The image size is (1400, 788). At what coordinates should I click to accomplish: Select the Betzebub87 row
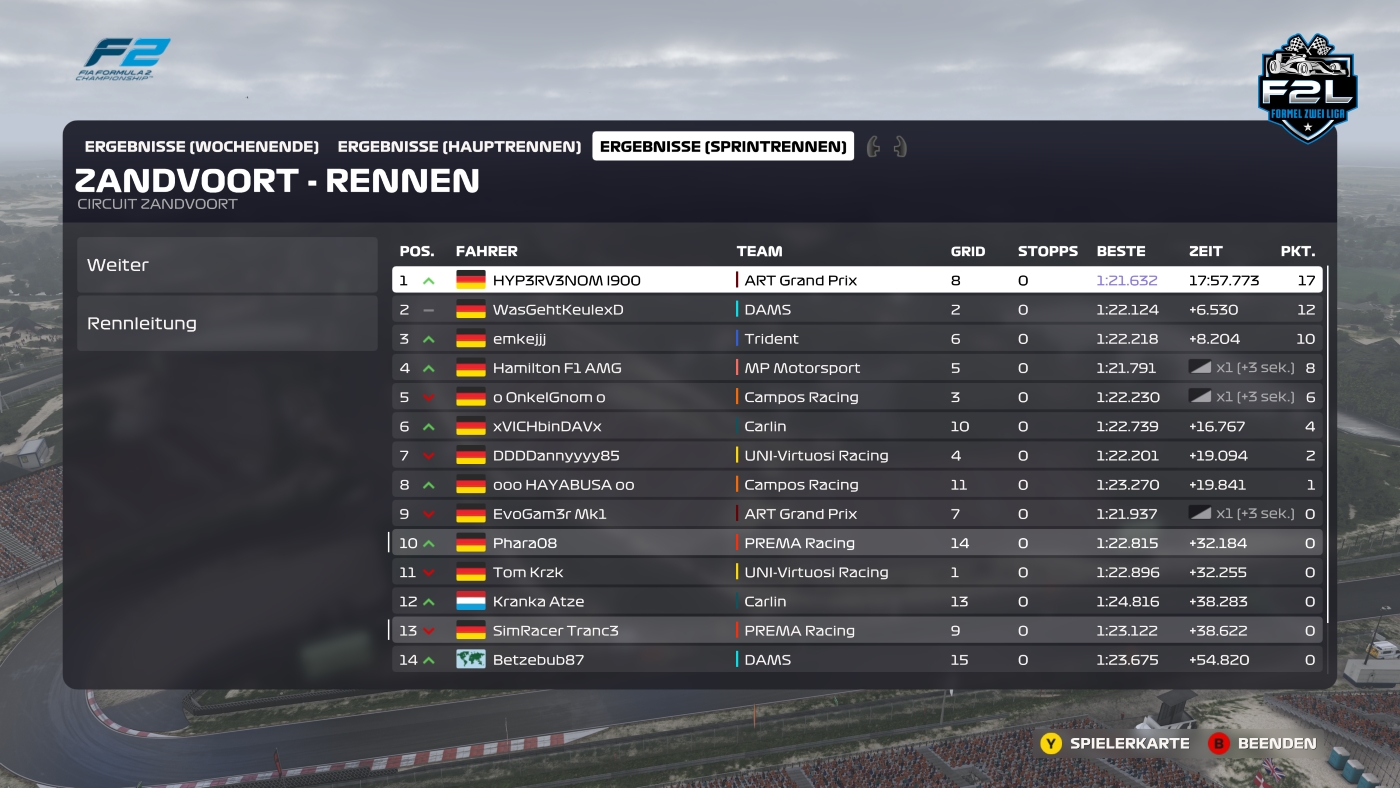[x=857, y=660]
